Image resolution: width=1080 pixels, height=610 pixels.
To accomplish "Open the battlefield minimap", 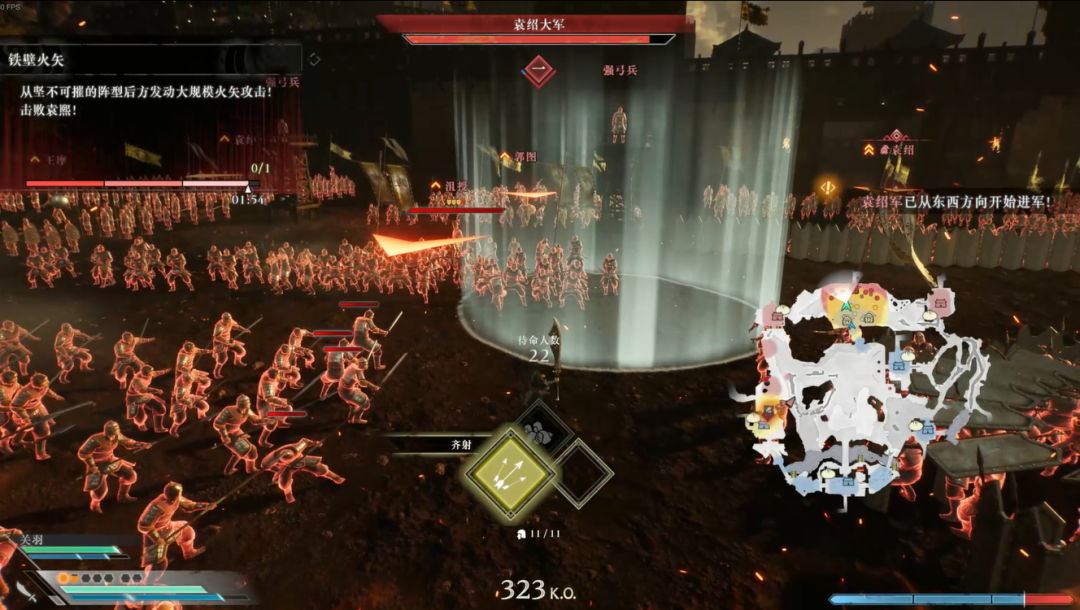I will tap(858, 388).
